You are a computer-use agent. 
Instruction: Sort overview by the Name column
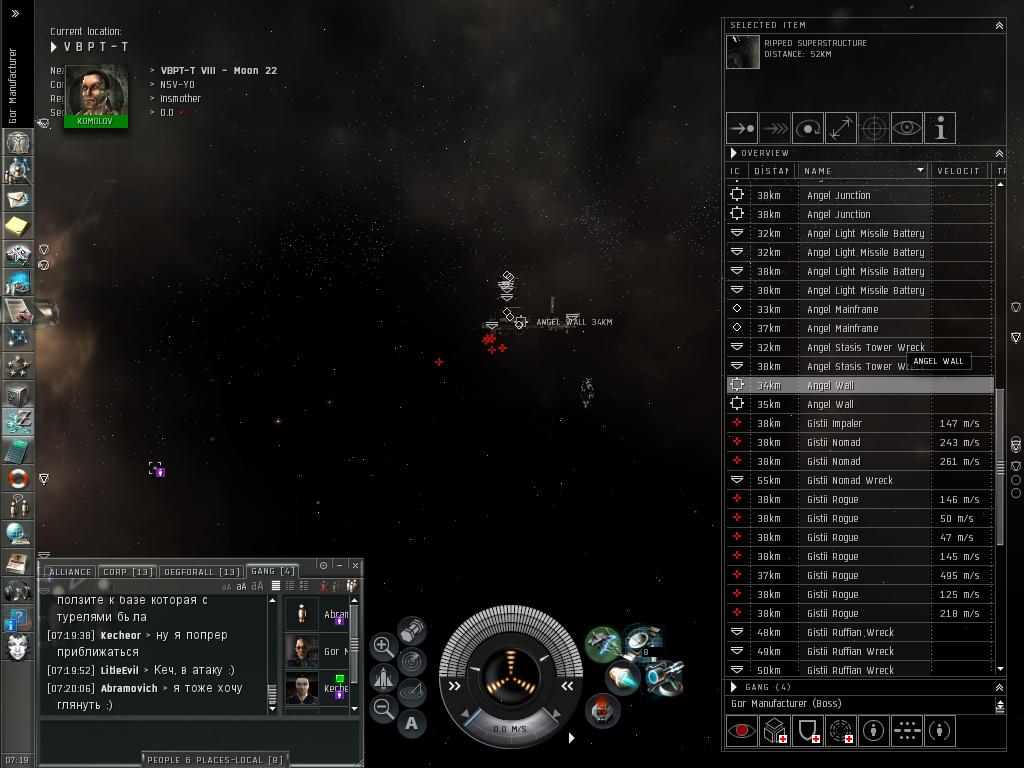coord(862,171)
